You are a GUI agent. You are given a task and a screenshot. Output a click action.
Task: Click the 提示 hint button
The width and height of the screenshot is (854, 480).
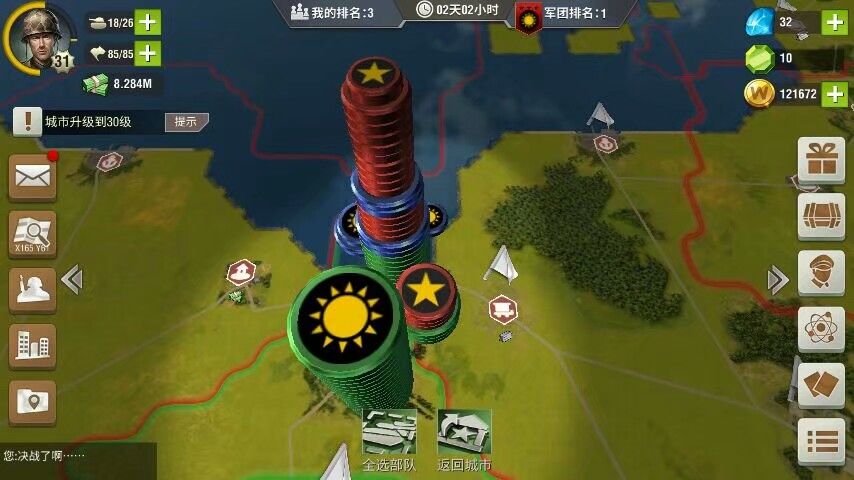[x=186, y=122]
